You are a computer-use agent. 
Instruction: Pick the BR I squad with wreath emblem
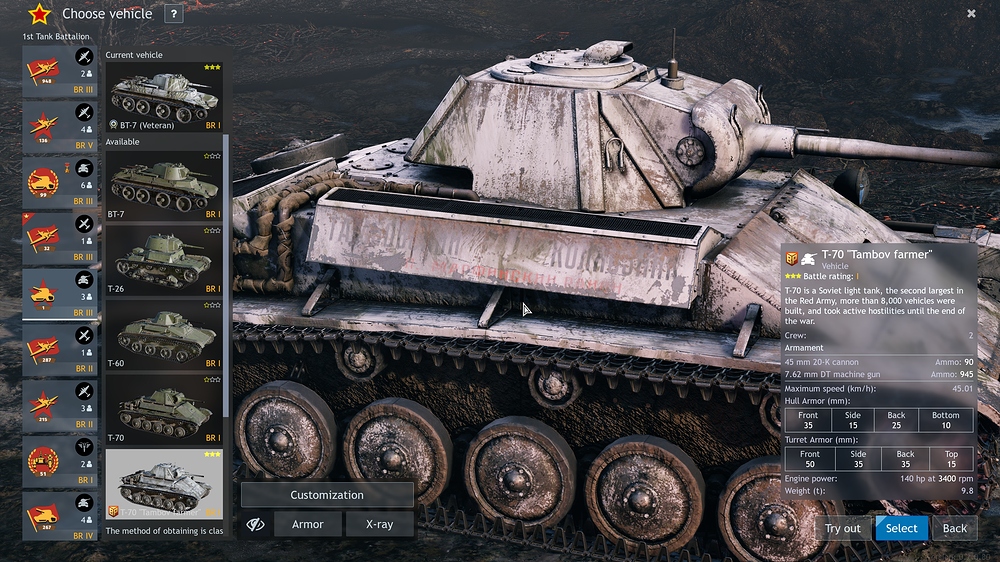60,462
